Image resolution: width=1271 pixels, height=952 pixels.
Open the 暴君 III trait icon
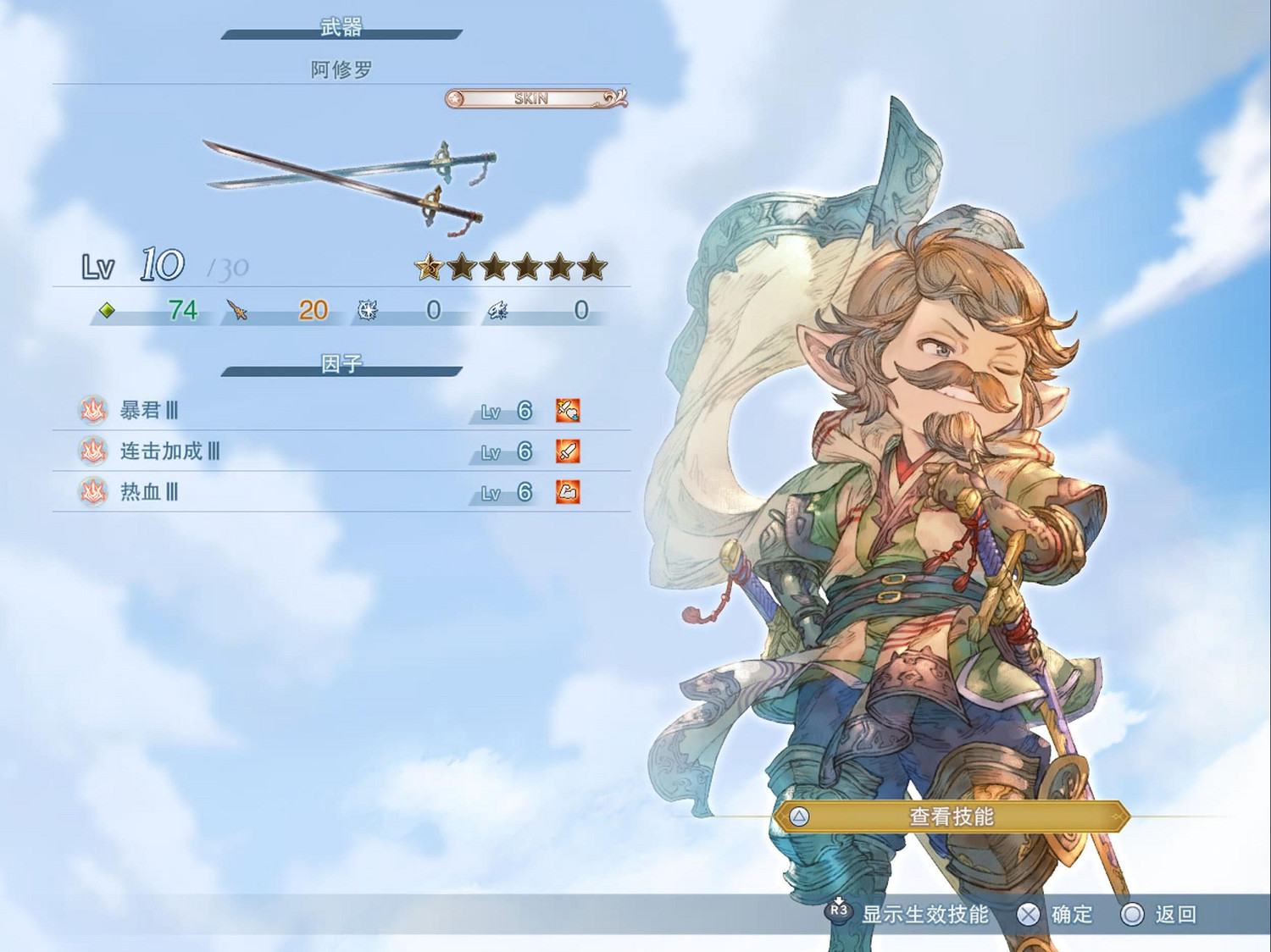566,412
